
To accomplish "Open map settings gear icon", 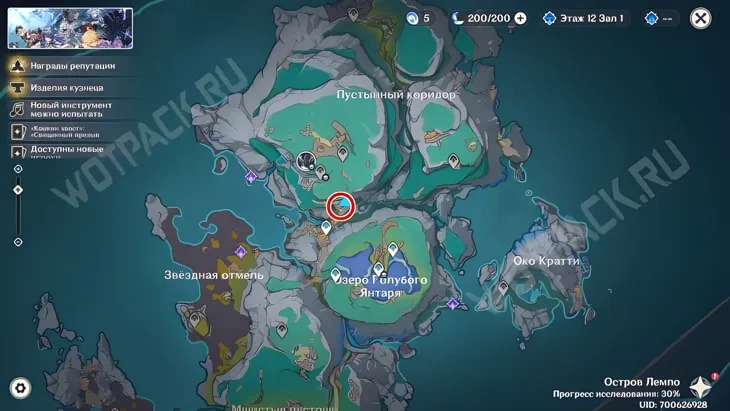I will 19,389.
